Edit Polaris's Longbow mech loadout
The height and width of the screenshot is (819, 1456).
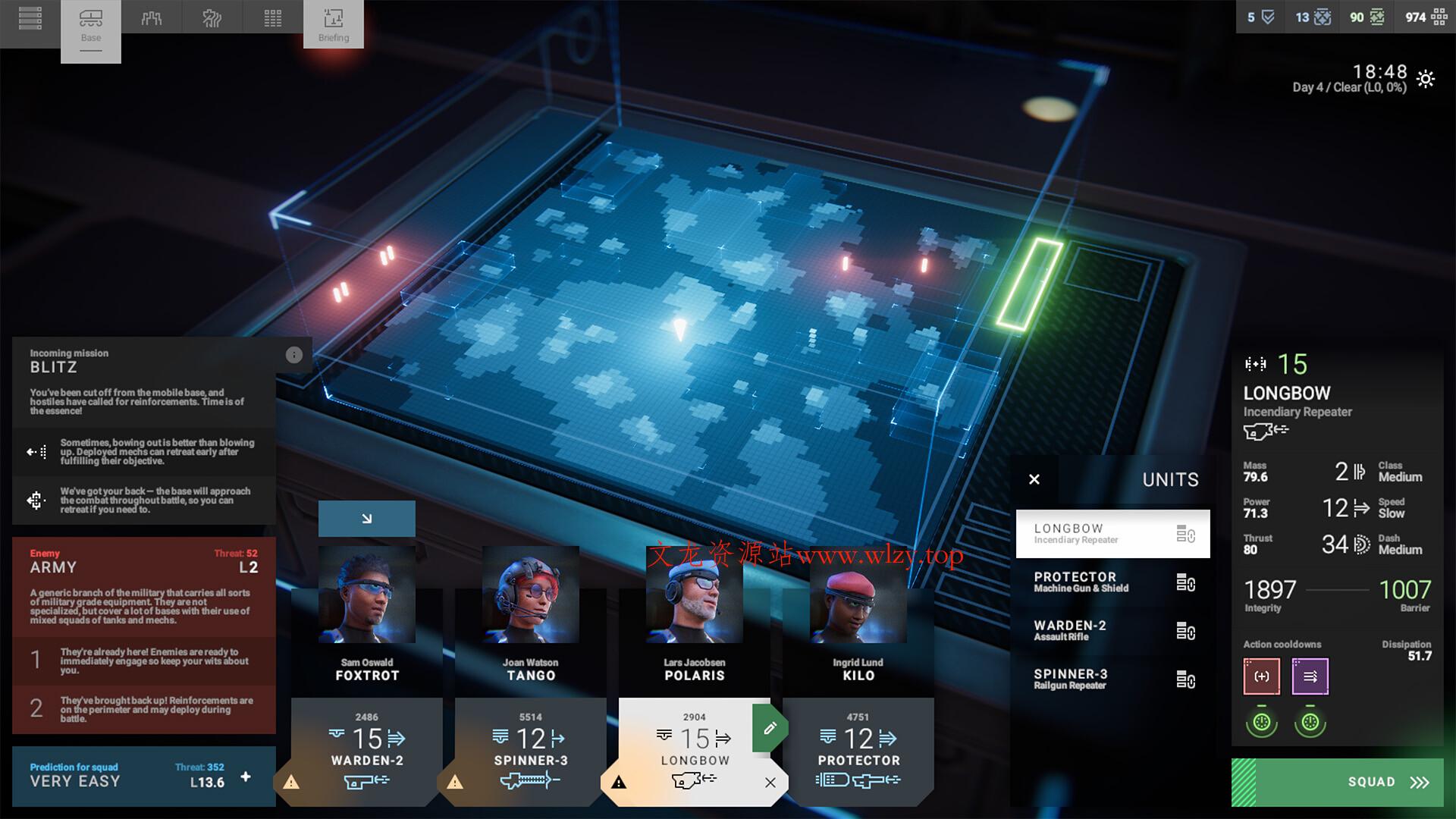[769, 729]
